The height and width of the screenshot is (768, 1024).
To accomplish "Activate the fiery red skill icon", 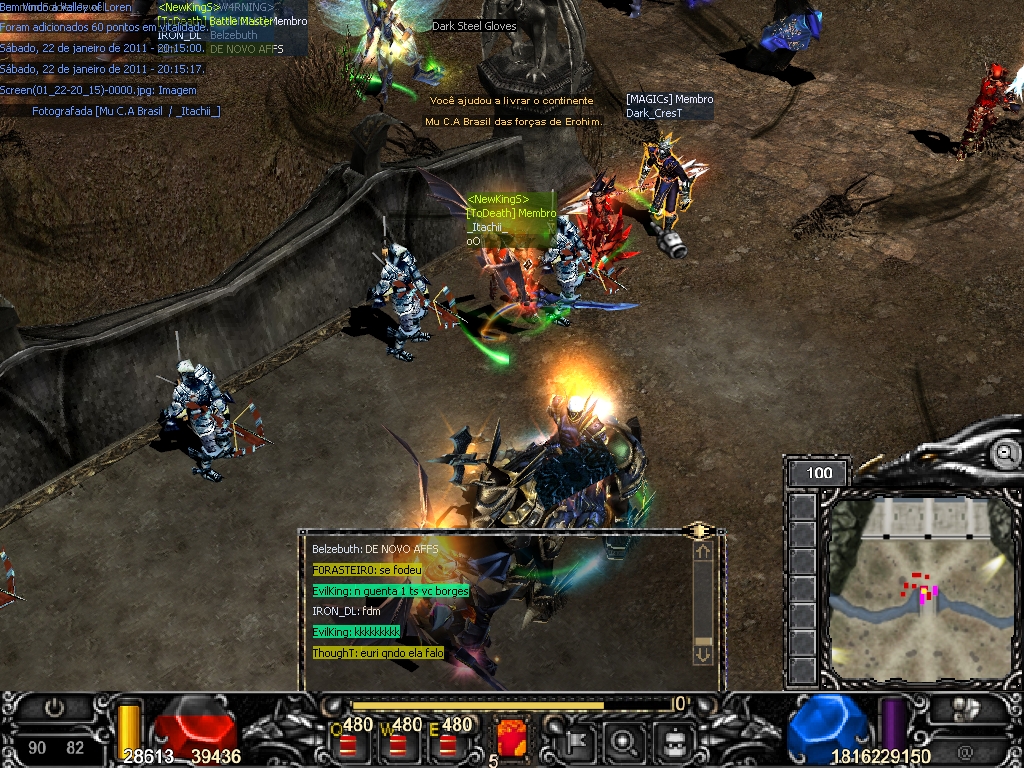I will pos(512,738).
